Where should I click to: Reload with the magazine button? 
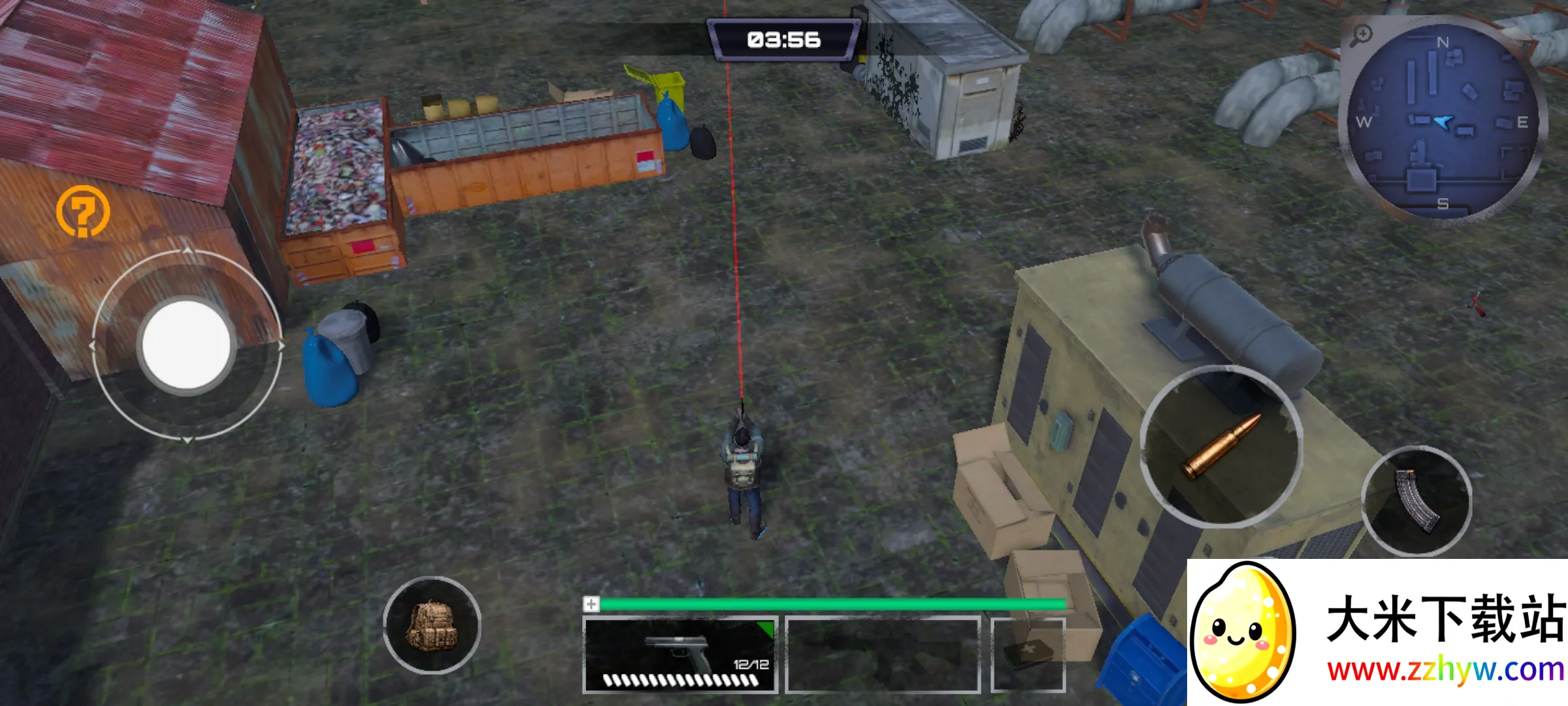pos(1416,501)
